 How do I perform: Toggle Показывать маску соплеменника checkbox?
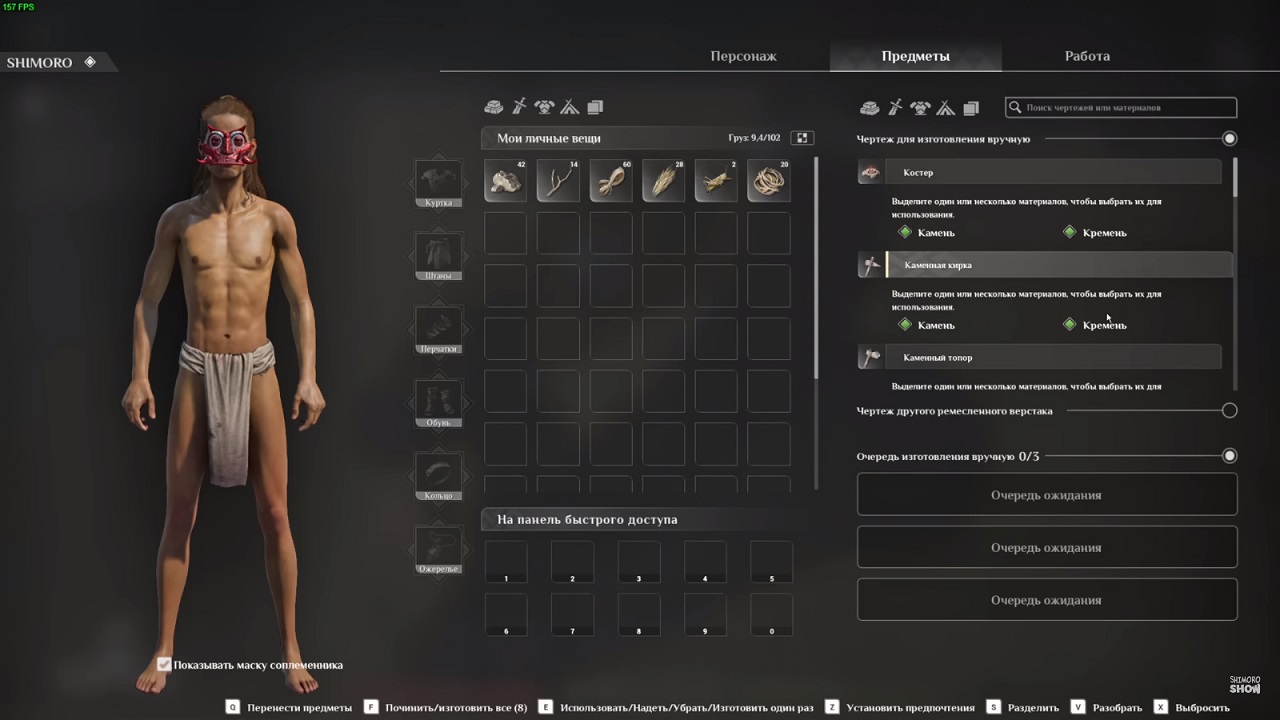point(164,664)
